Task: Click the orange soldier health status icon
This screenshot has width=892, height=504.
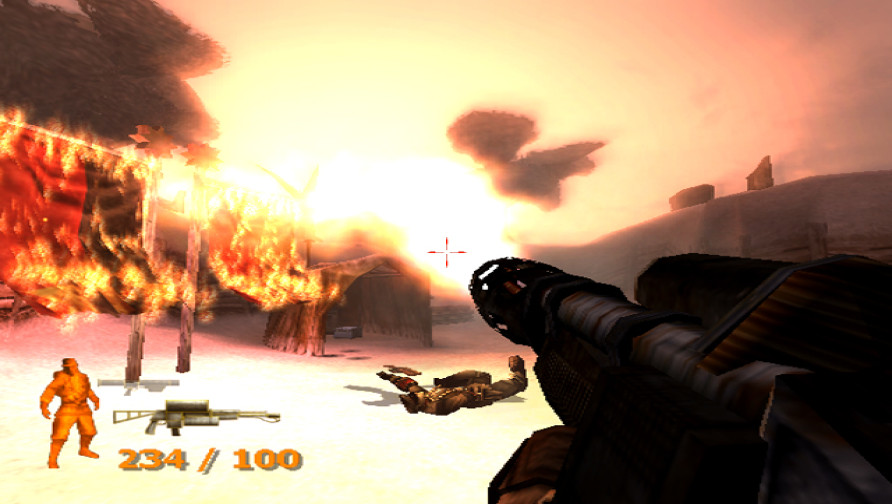Action: tap(69, 411)
